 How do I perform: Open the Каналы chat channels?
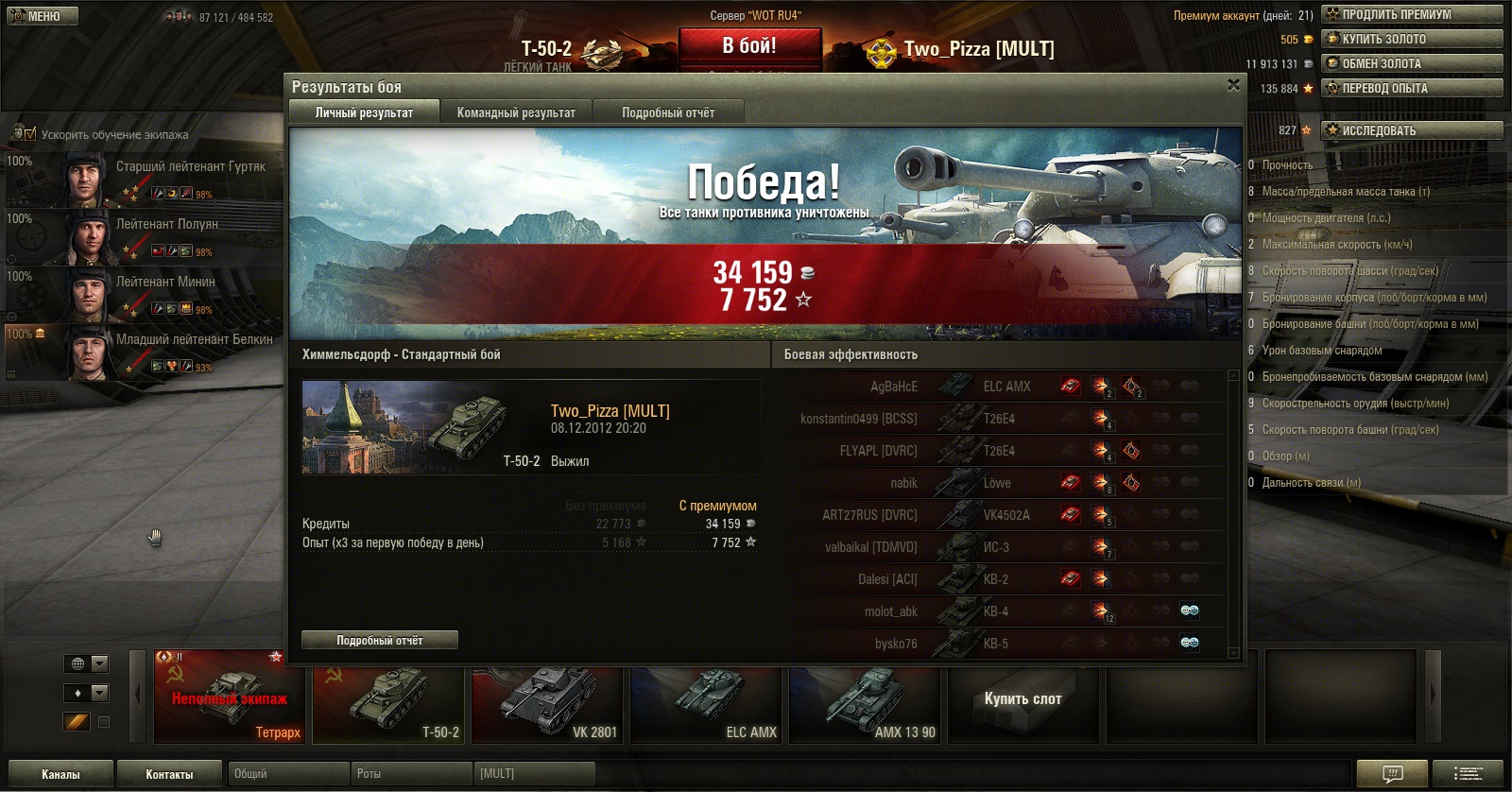(60, 774)
